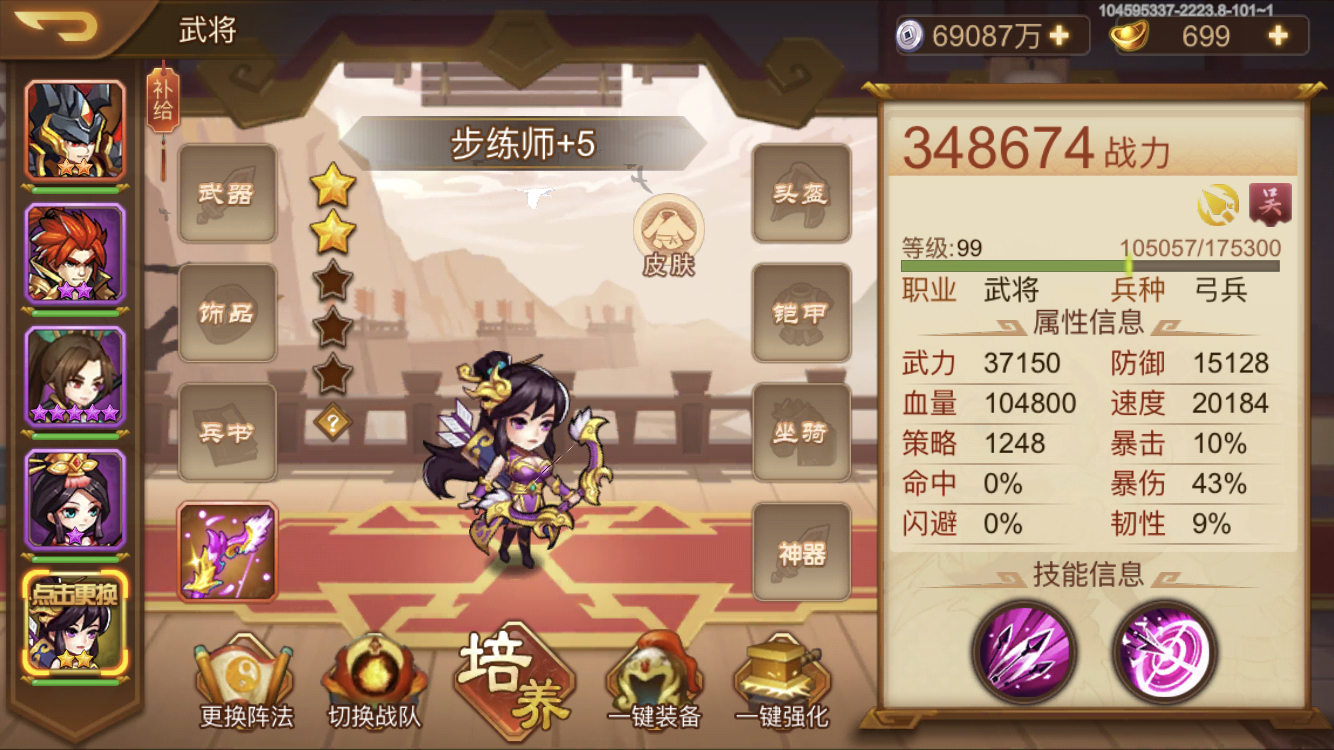The width and height of the screenshot is (1334, 750).
Task: Open the 饰品 accessory equipment slot
Action: pyautogui.click(x=227, y=313)
